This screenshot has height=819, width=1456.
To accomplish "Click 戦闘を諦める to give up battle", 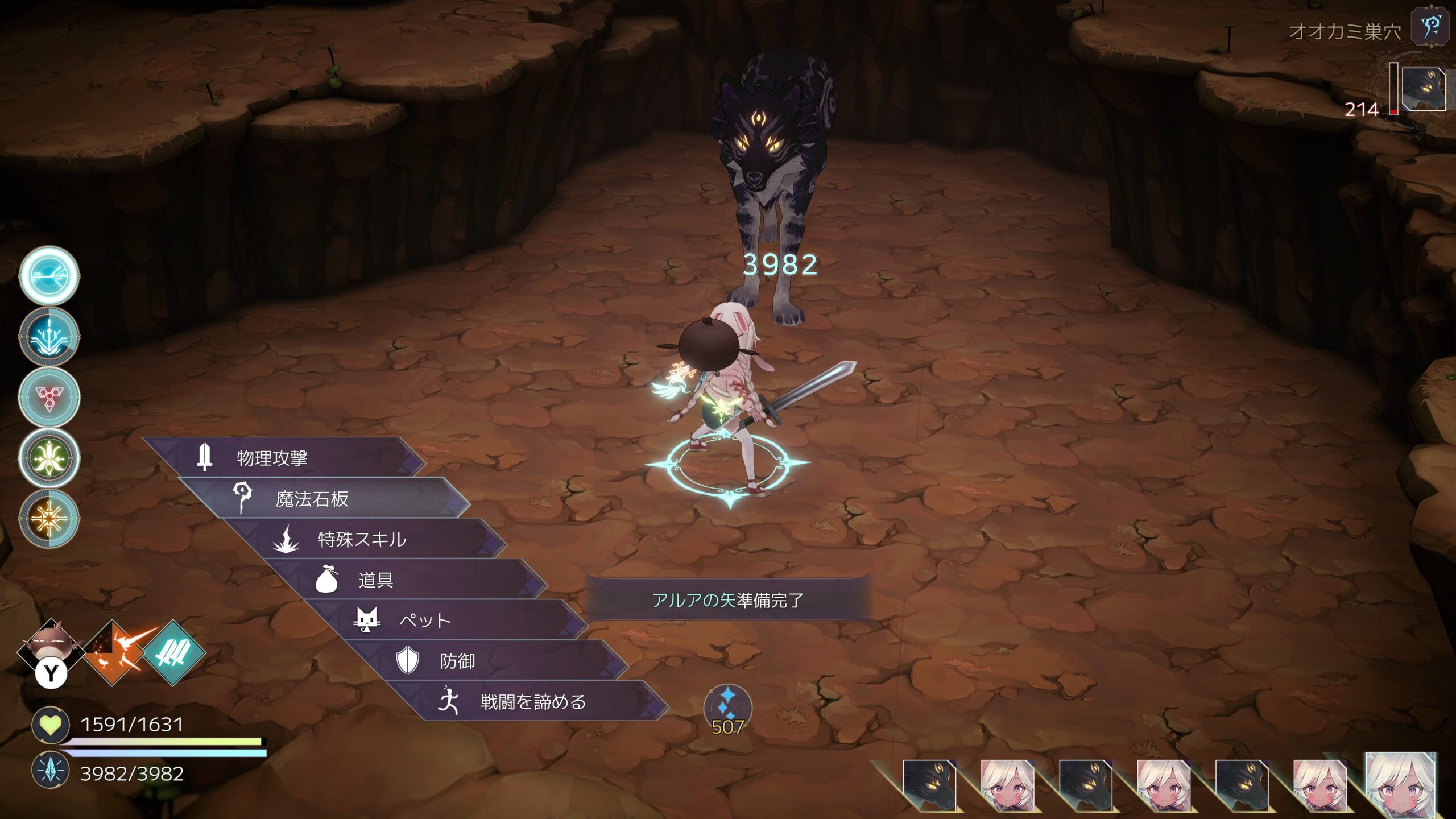I will pyautogui.click(x=532, y=702).
